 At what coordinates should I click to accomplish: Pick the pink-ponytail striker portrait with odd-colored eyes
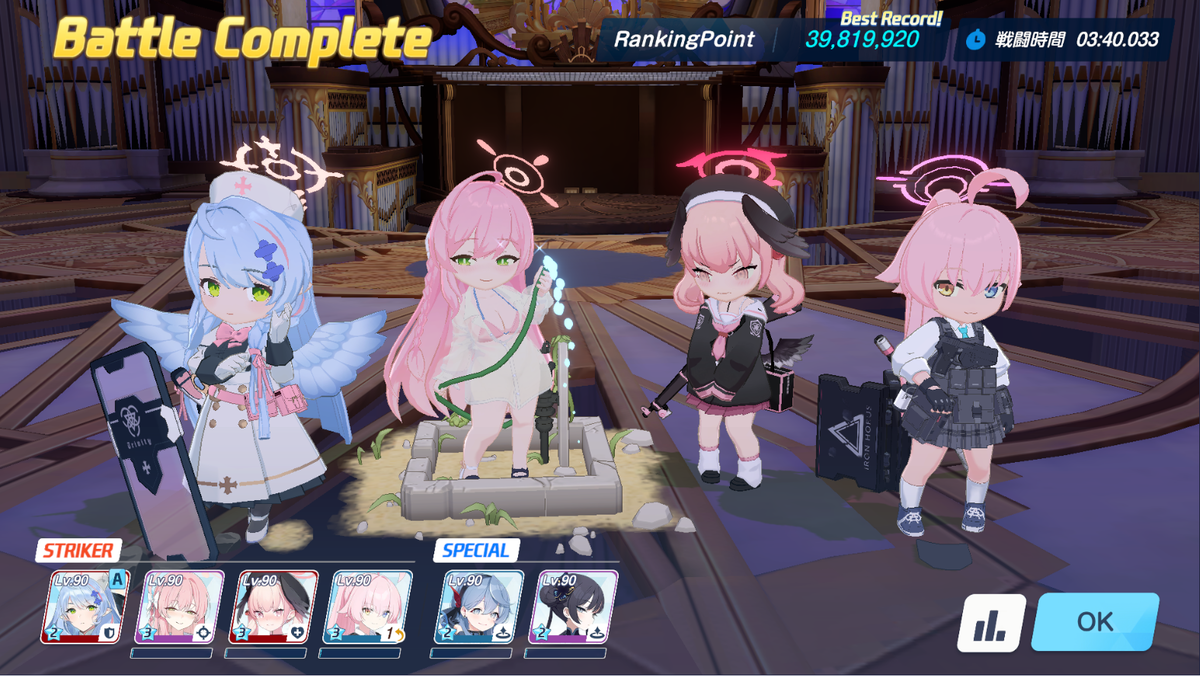[368, 606]
